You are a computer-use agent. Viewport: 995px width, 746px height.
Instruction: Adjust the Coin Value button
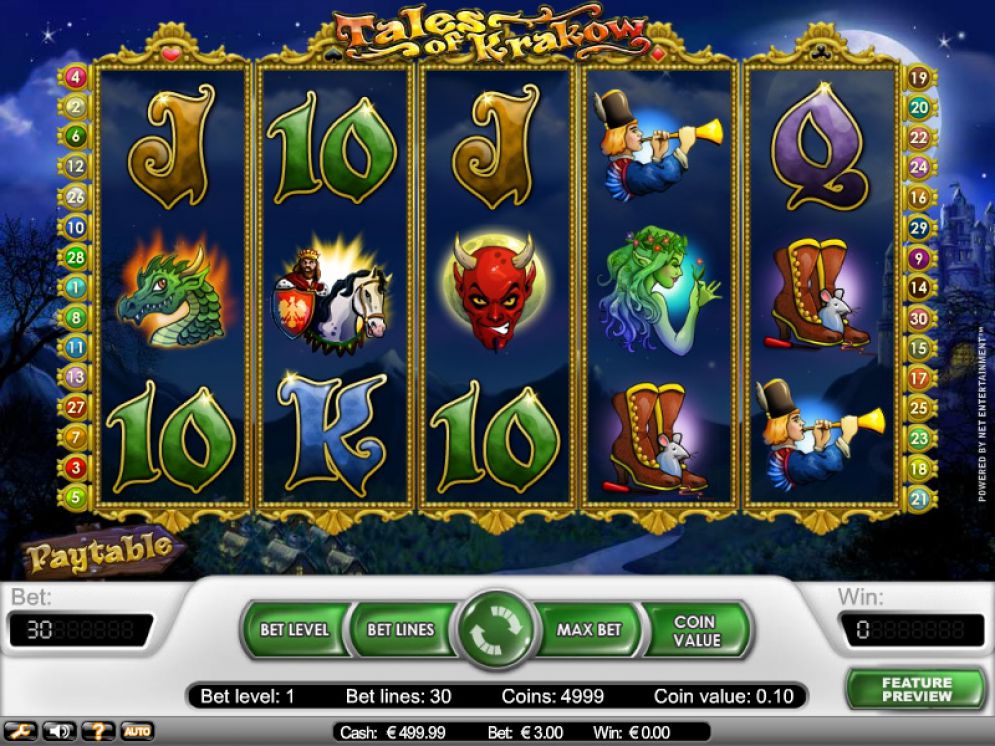tap(696, 630)
